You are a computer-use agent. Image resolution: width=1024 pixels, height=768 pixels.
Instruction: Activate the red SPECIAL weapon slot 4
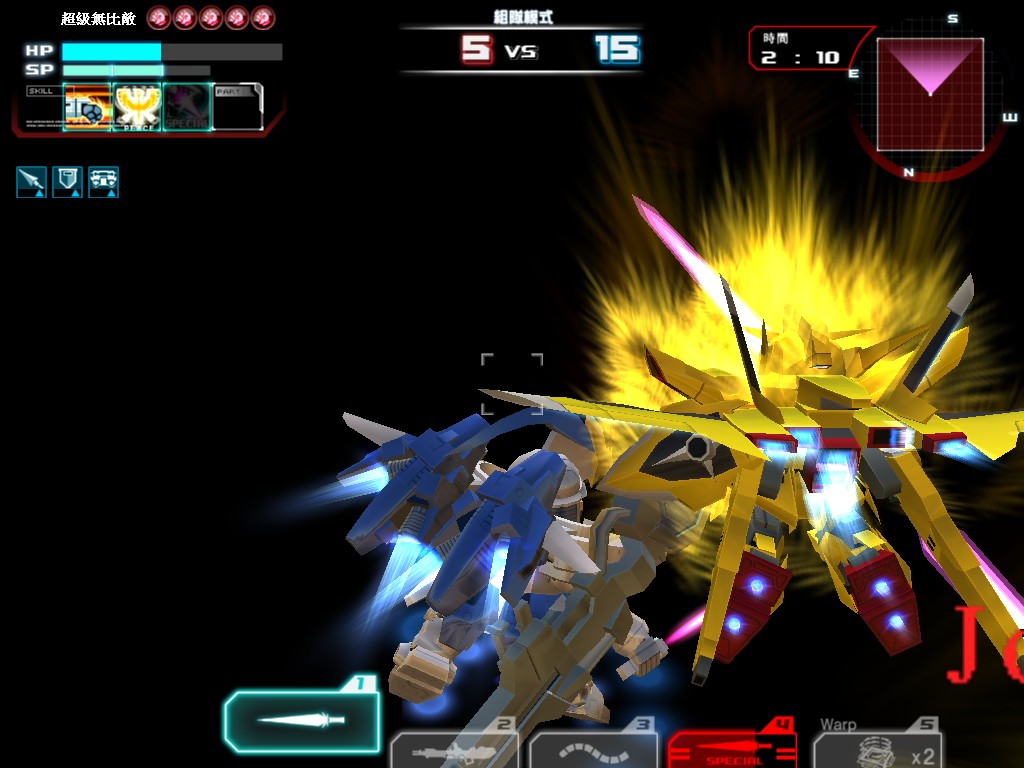tap(731, 747)
